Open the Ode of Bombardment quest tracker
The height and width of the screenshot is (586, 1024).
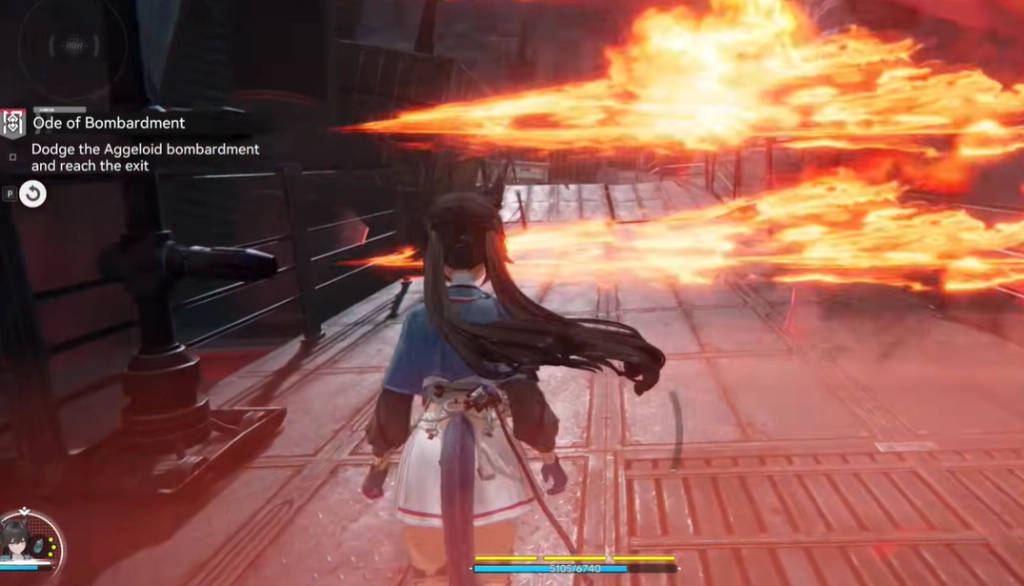tap(109, 123)
